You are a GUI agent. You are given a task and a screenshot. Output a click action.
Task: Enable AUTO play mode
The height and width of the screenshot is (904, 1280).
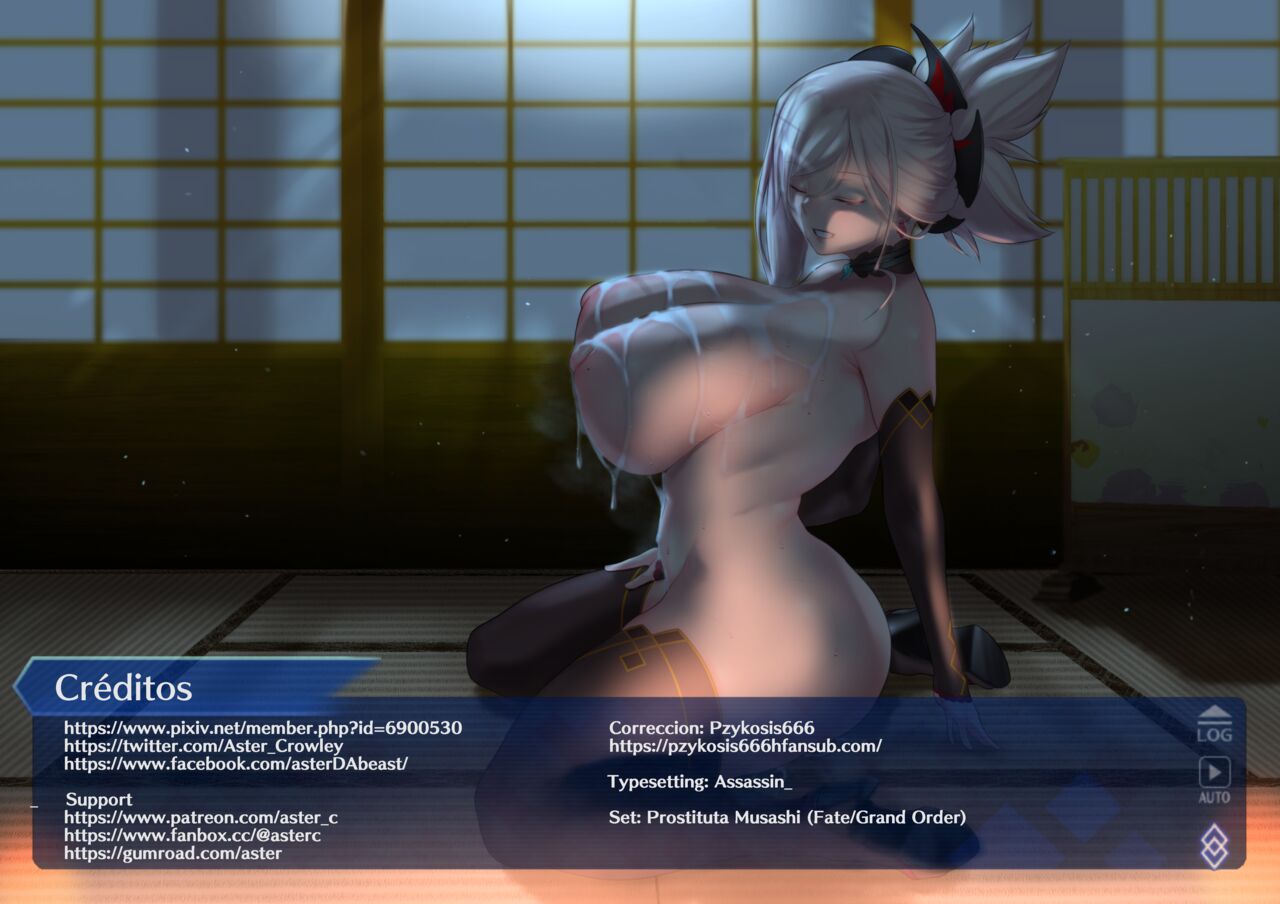click(1214, 785)
